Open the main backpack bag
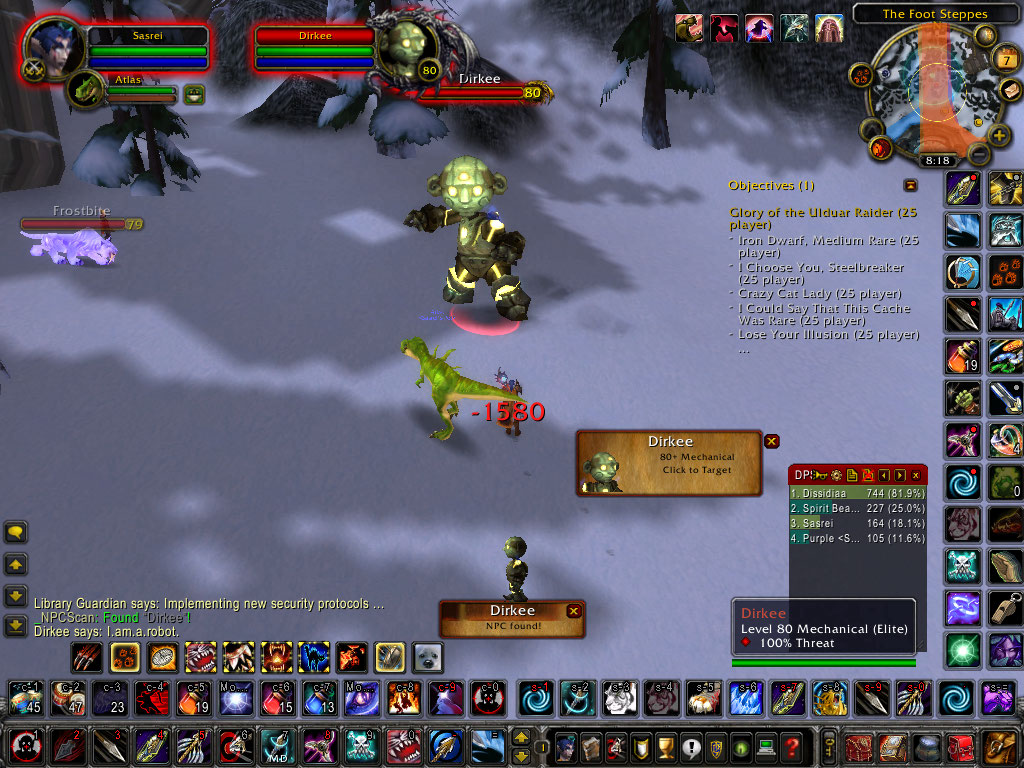The width and height of the screenshot is (1024, 768). pyautogui.click(x=999, y=747)
